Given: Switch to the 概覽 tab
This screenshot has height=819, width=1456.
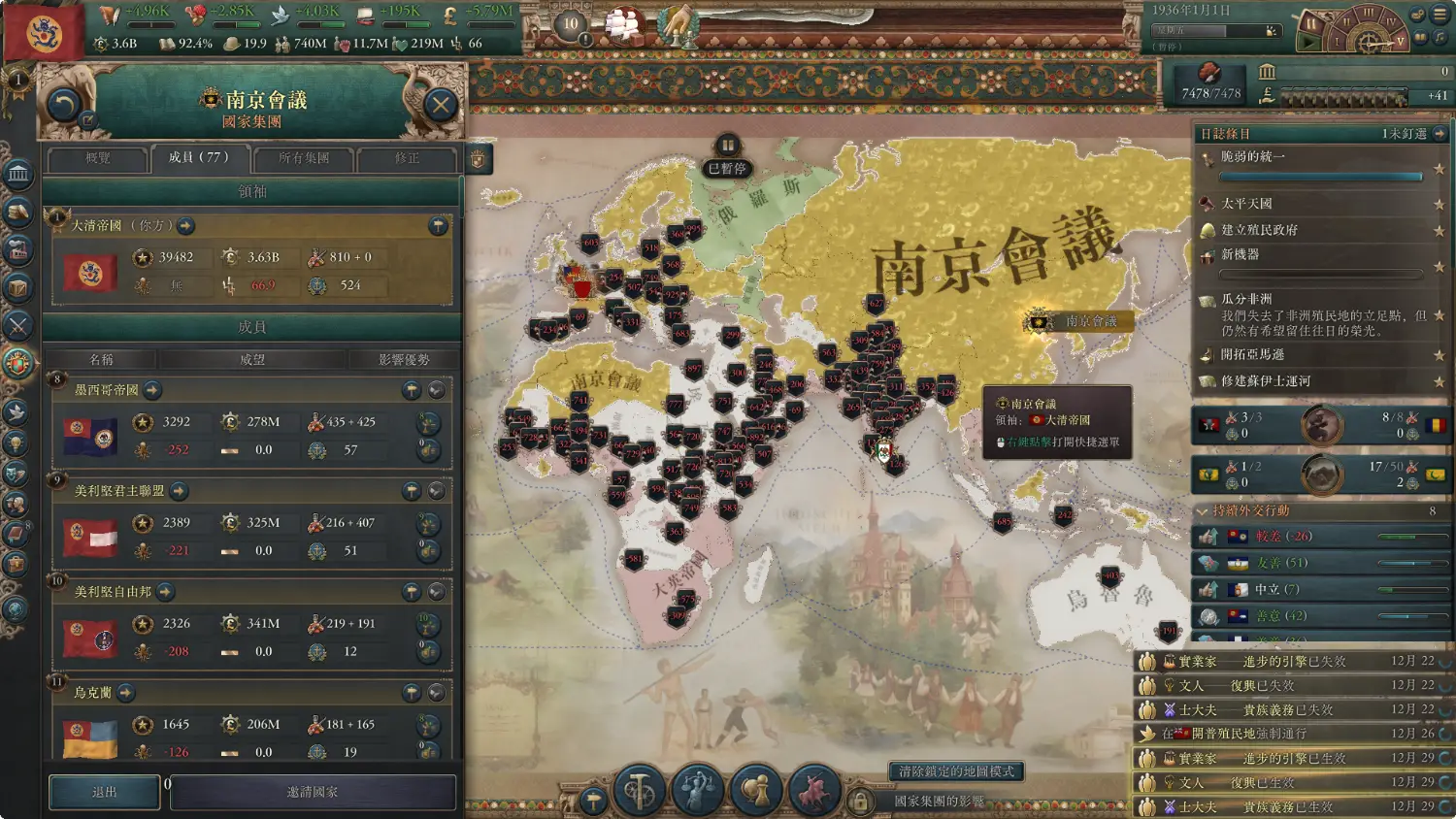Looking at the screenshot, I should pos(98,158).
